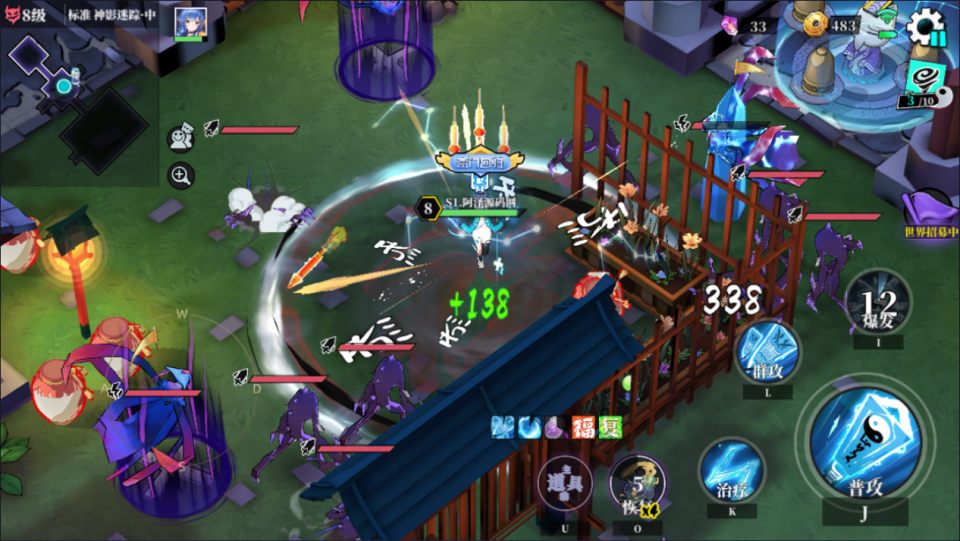Select the blue-haired character portrait
The height and width of the screenshot is (541, 960).
[190, 22]
